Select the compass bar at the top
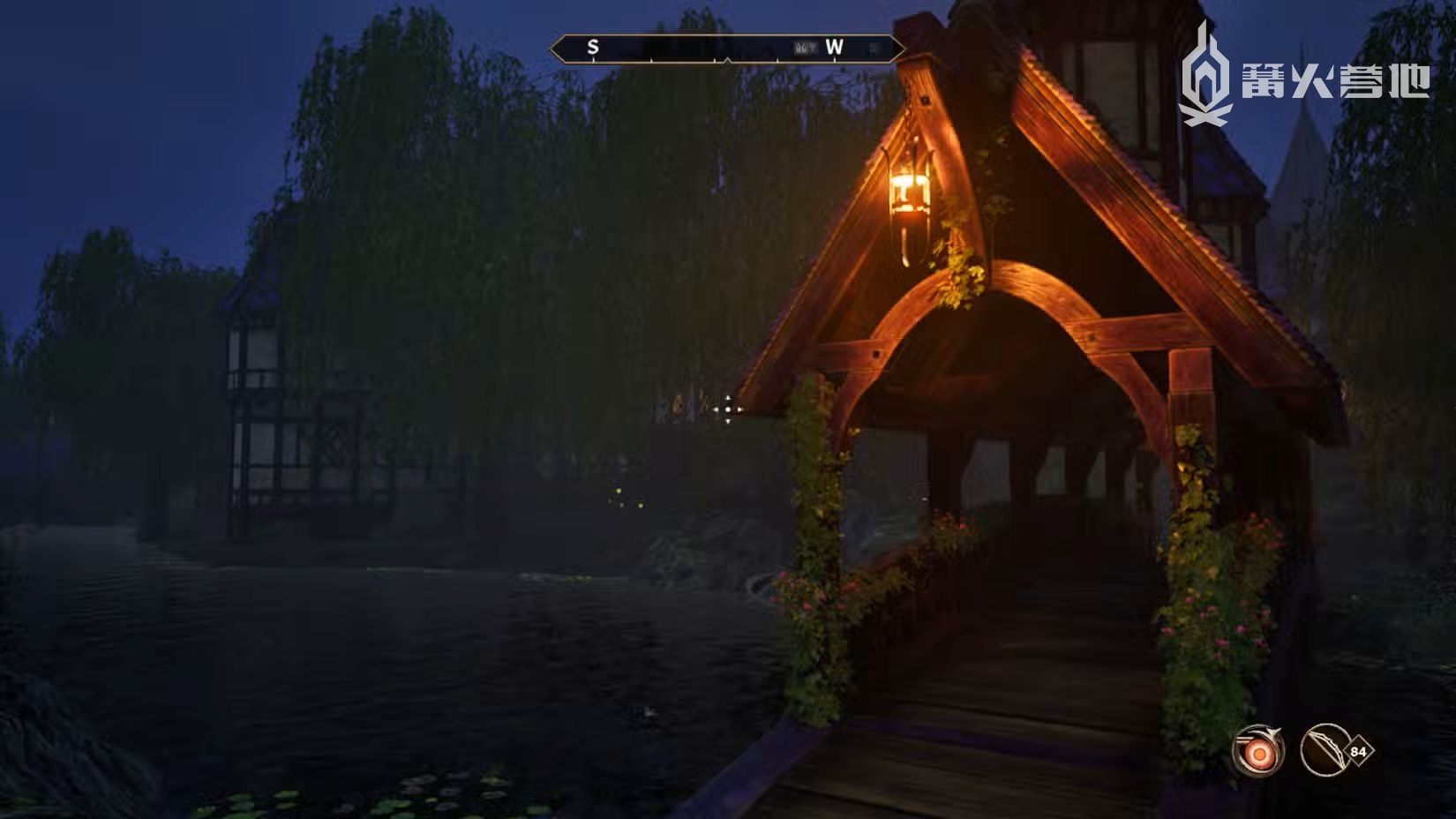This screenshot has width=1456, height=819. (x=726, y=49)
